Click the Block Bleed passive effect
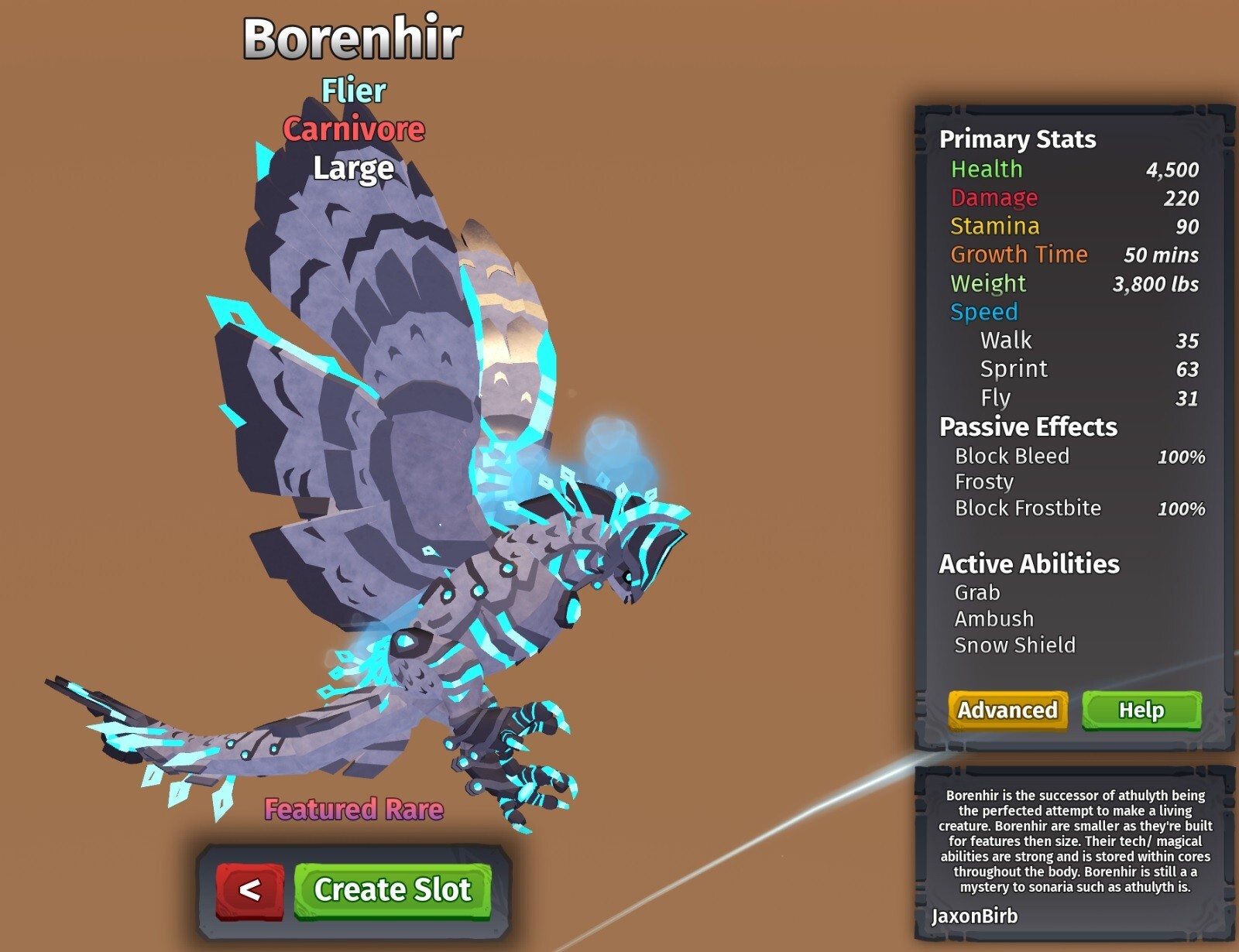Viewport: 1239px width, 952px height. coord(1011,456)
